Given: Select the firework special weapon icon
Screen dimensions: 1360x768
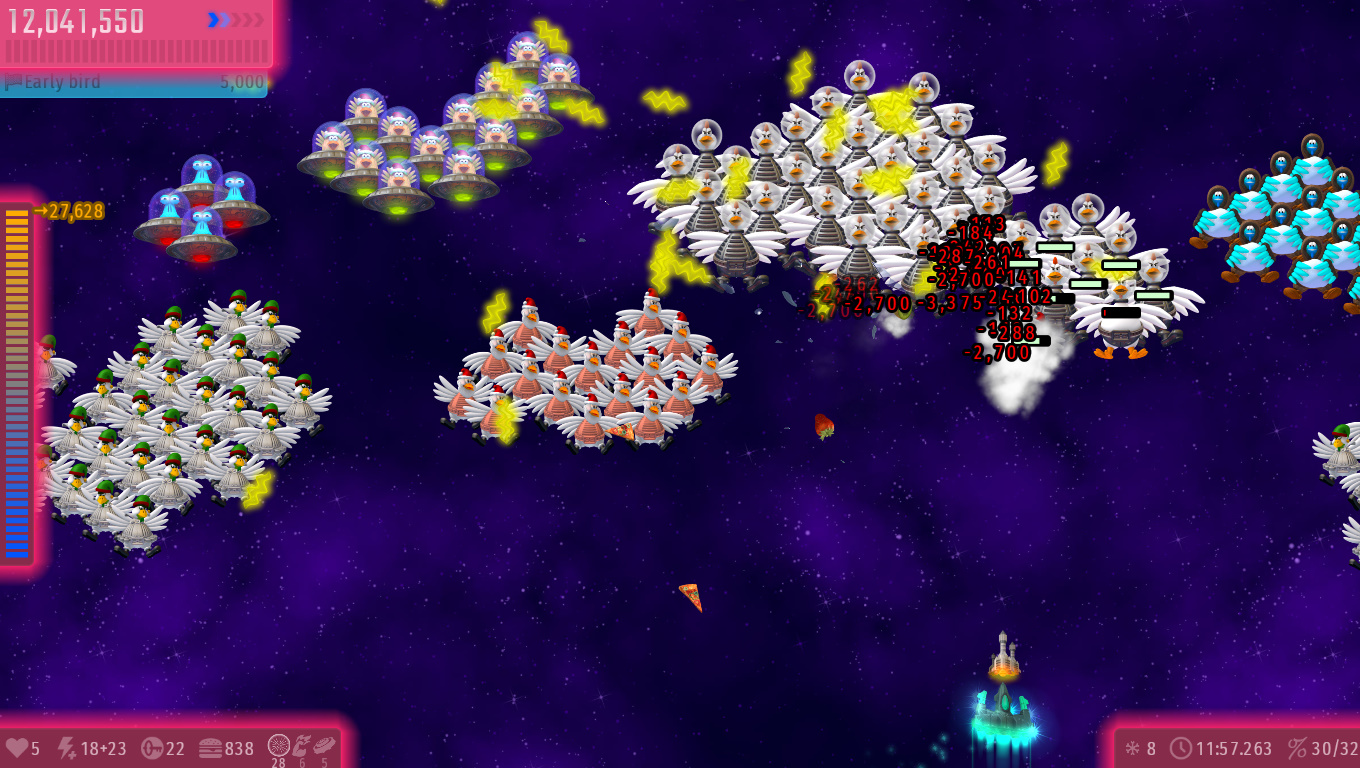Looking at the screenshot, I should 278,746.
